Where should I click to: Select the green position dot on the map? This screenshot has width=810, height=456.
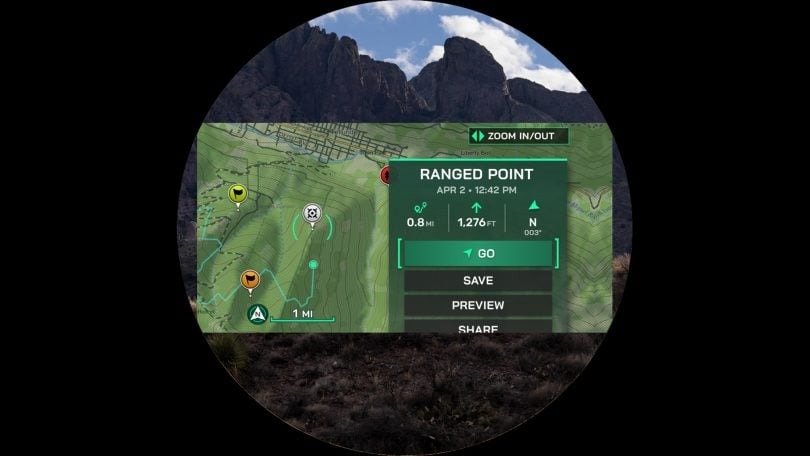pos(314,265)
